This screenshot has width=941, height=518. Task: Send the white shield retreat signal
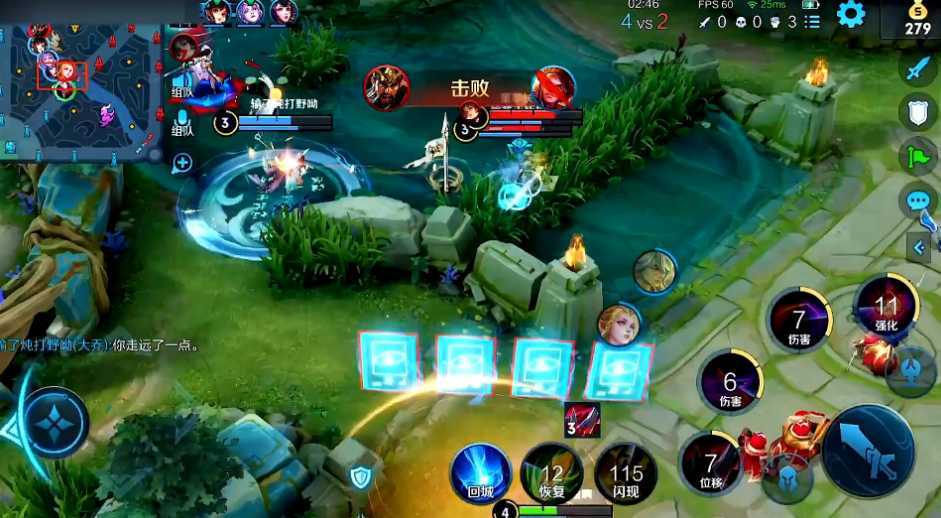click(918, 111)
